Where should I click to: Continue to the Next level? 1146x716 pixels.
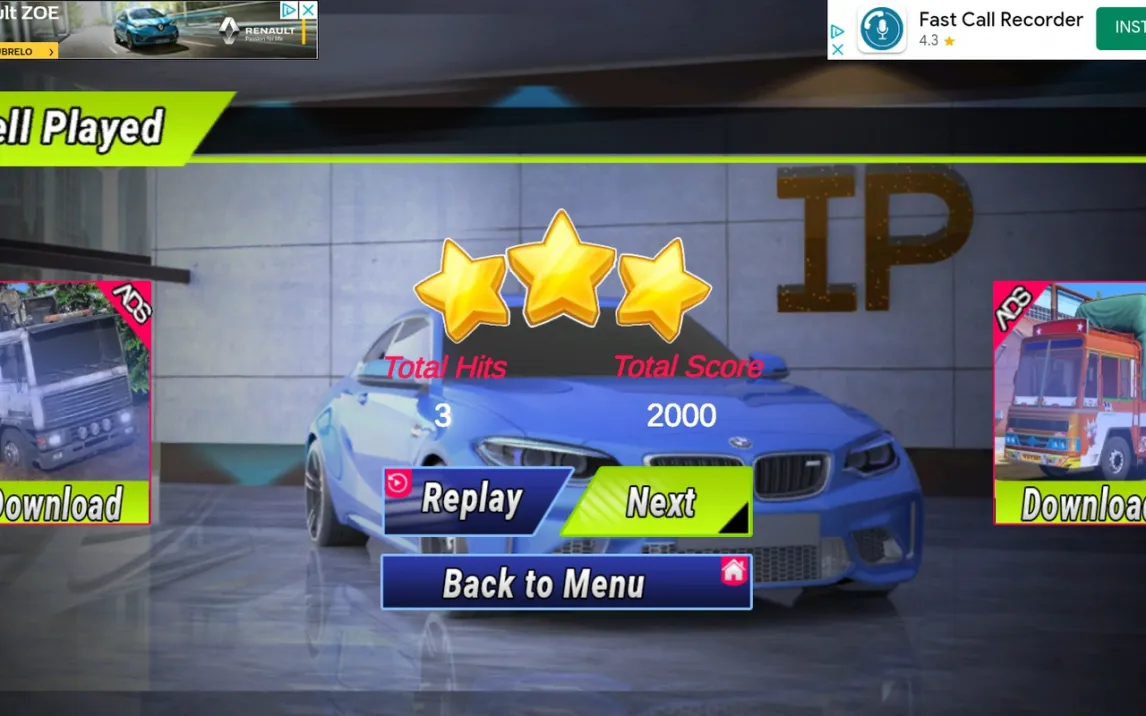(x=659, y=501)
